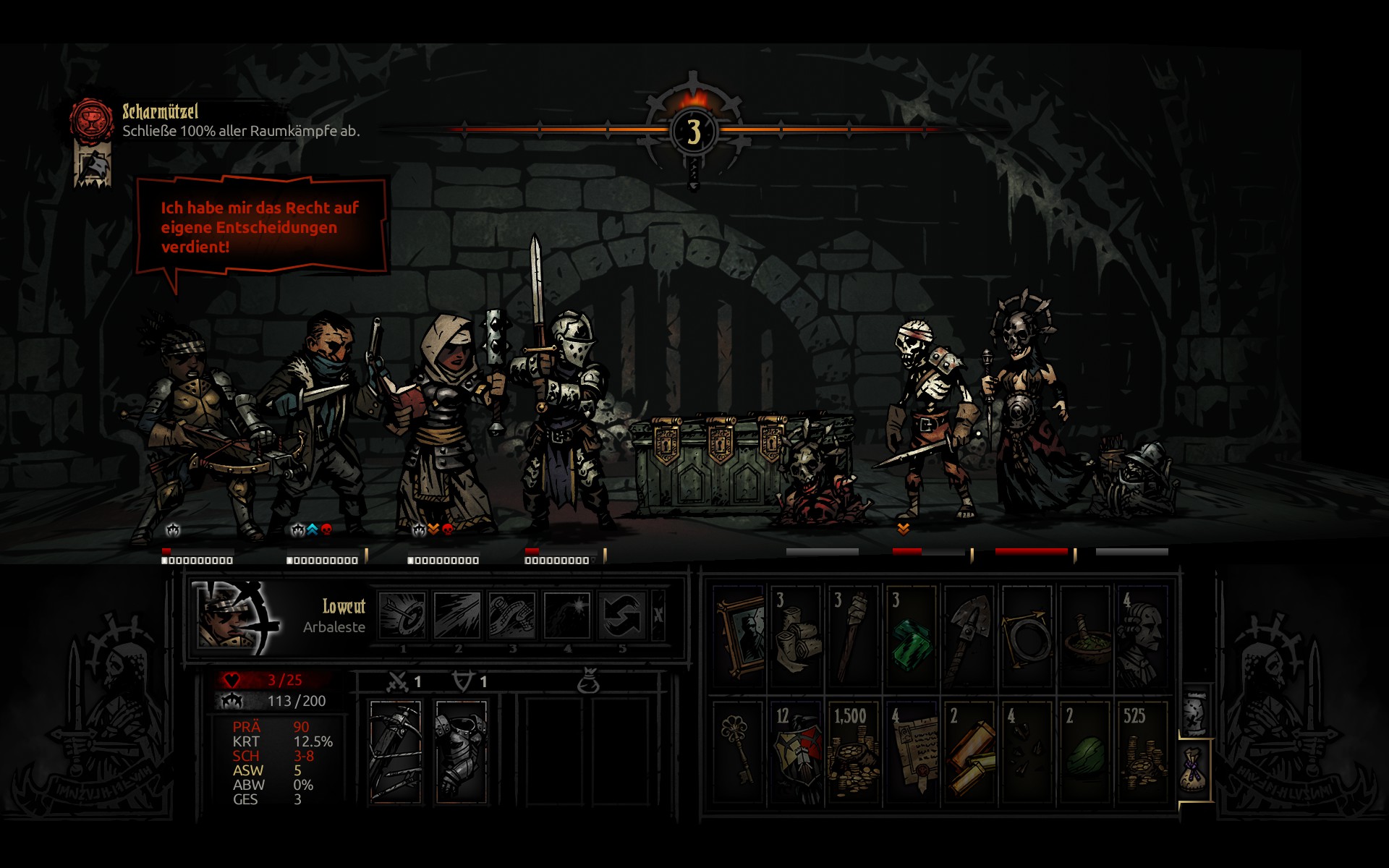The height and width of the screenshot is (868, 1389).
Task: Select the emerald gems stack
Action: pos(912,637)
